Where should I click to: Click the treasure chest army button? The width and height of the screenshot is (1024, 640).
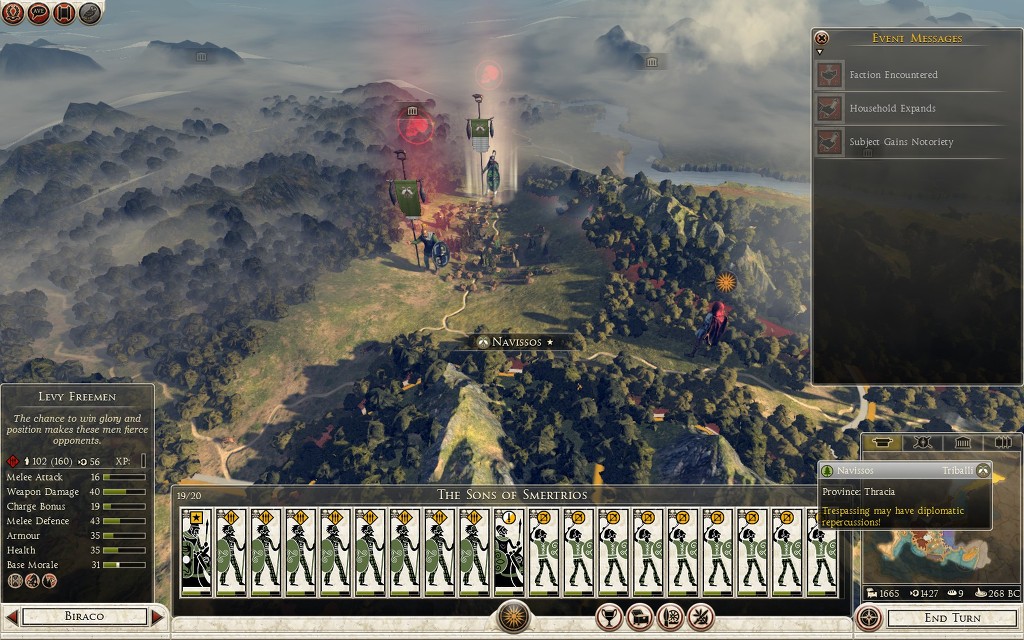[640, 617]
